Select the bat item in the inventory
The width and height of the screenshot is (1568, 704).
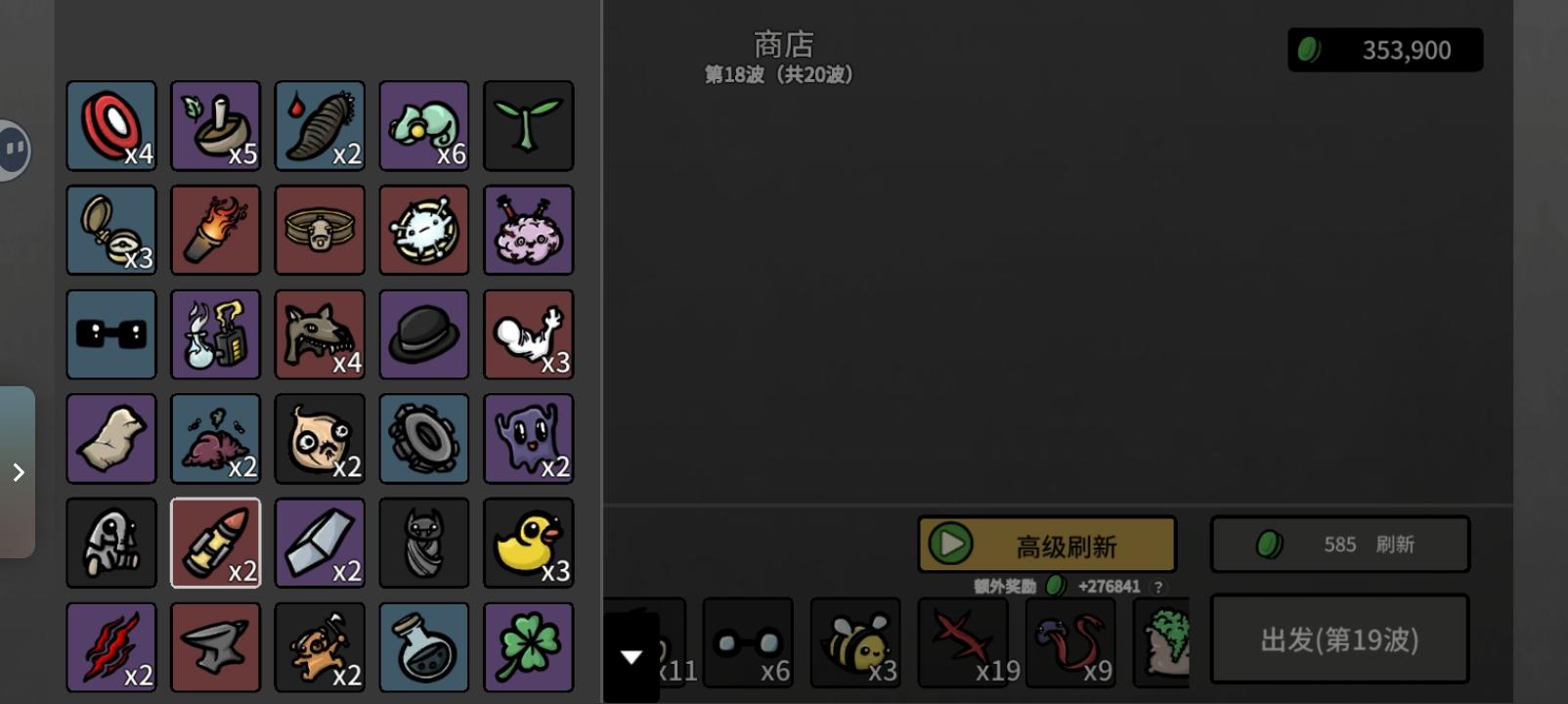[x=423, y=543]
